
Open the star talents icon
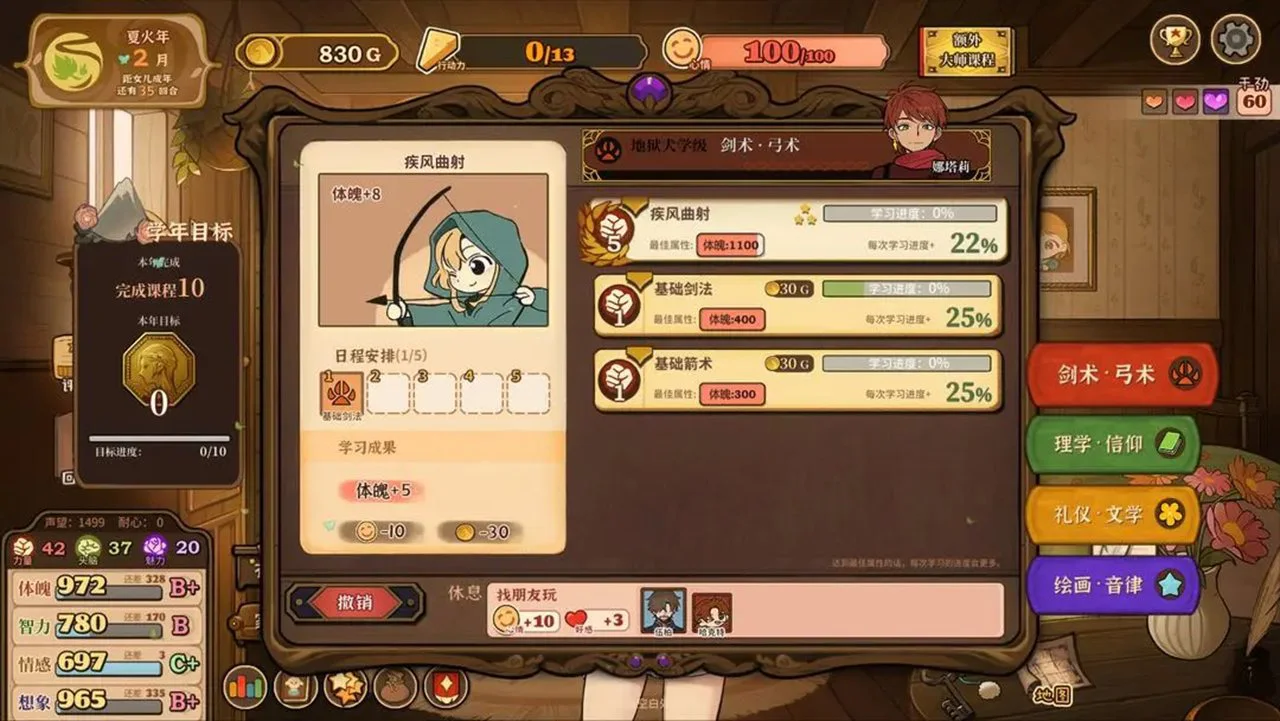pos(345,690)
